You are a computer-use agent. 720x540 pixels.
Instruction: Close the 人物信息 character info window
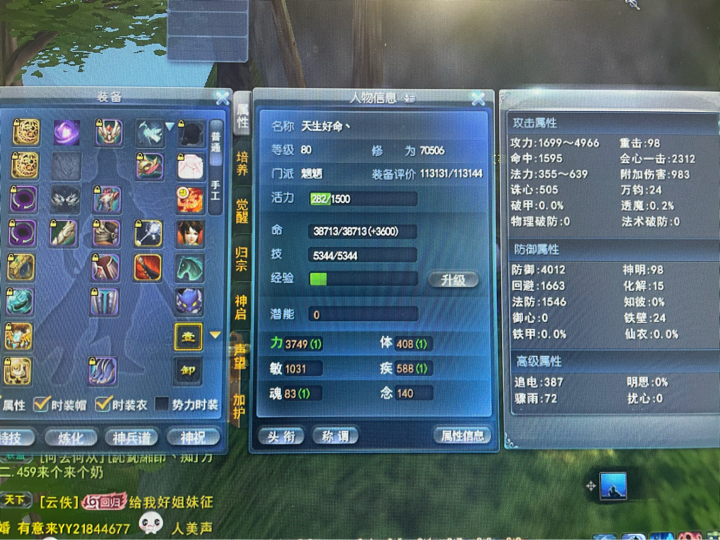pyautogui.click(x=478, y=98)
